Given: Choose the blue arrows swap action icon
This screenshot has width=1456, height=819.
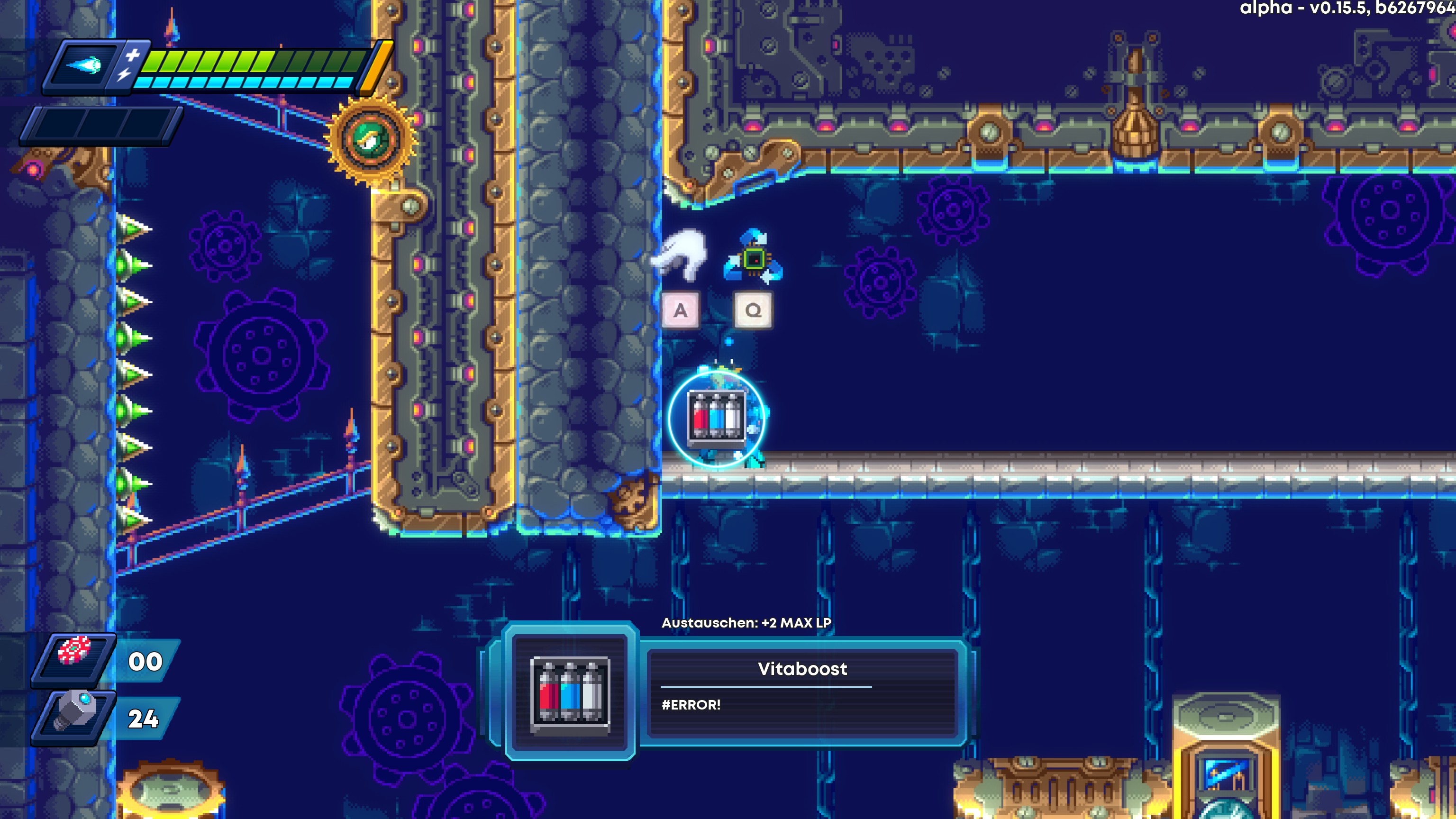Looking at the screenshot, I should [x=753, y=258].
